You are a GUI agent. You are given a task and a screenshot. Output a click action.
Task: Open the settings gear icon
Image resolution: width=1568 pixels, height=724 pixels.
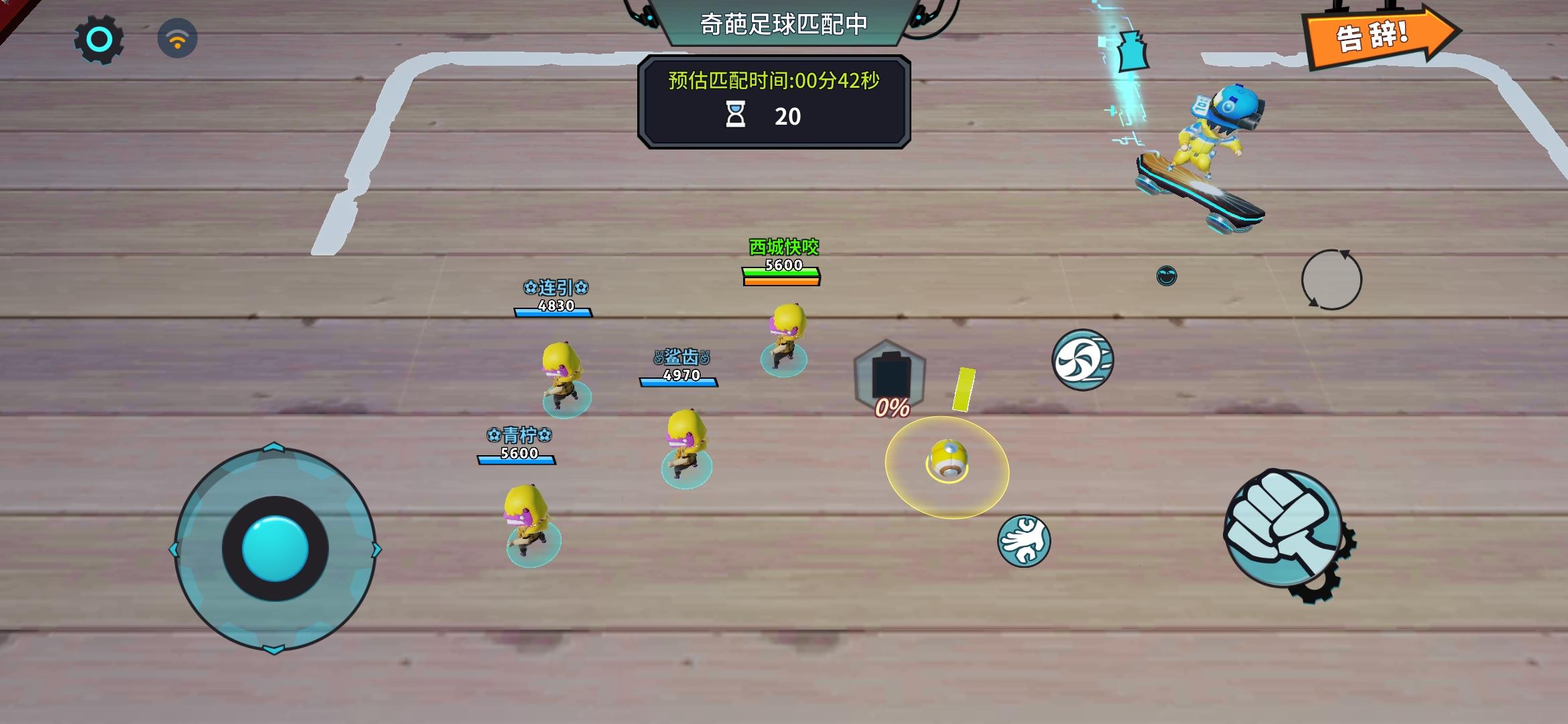pos(98,37)
